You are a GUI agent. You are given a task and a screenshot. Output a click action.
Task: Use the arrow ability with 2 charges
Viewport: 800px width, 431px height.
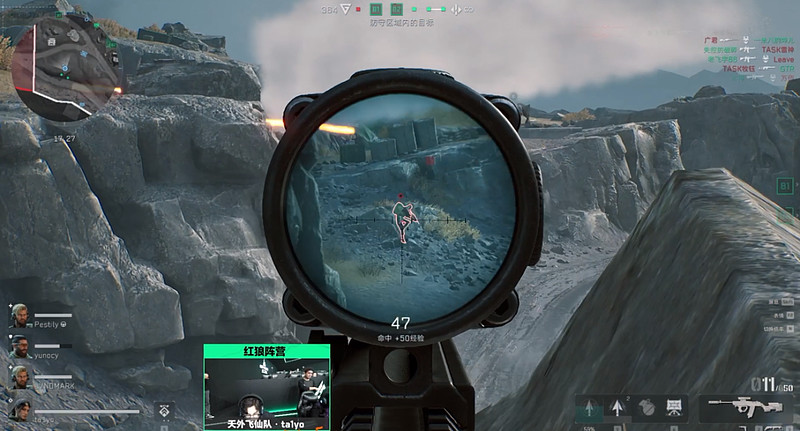(x=618, y=408)
